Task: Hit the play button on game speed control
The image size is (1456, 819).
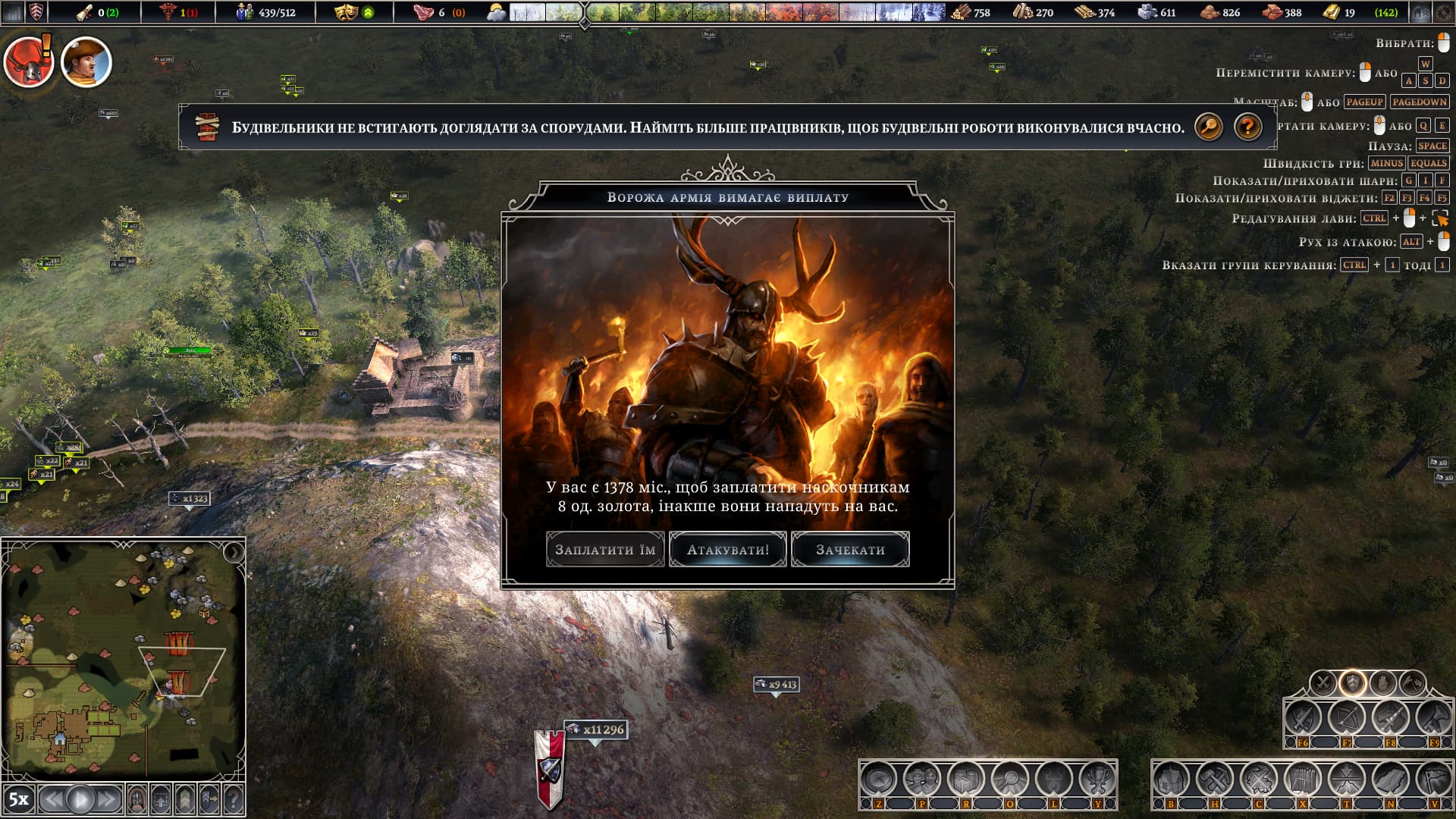Action: 80,799
